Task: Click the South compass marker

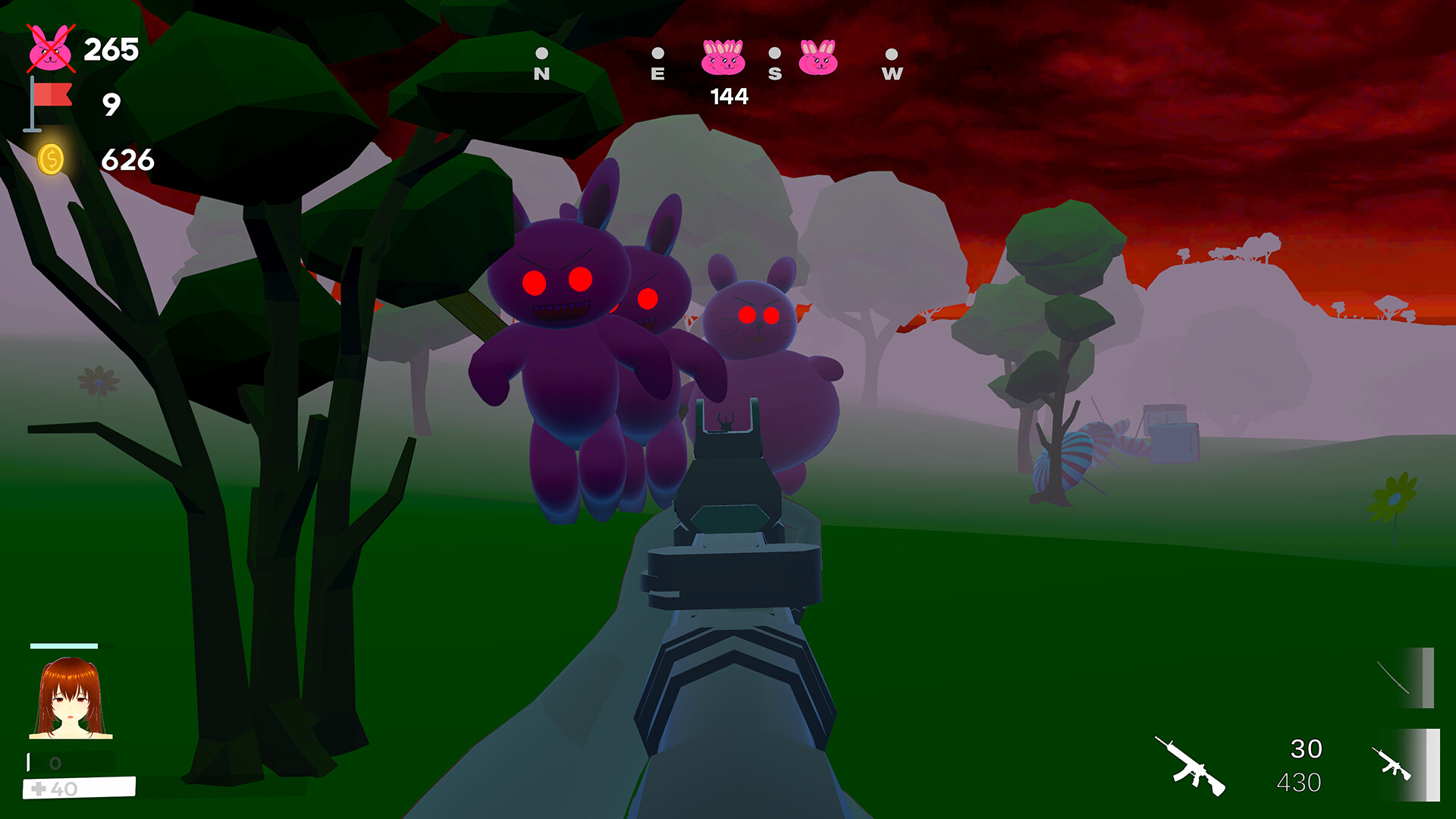Action: [774, 64]
